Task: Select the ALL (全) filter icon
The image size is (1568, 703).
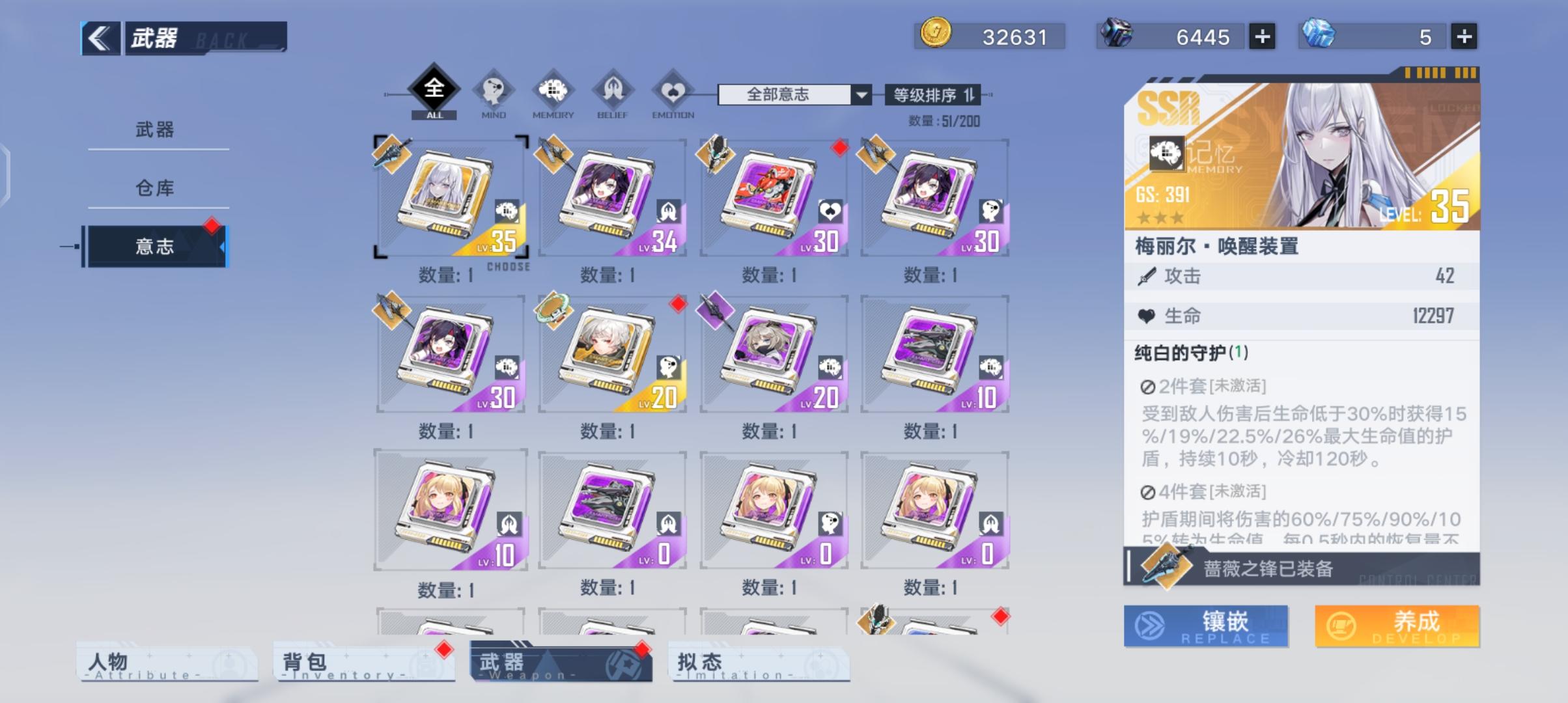Action: (x=433, y=91)
